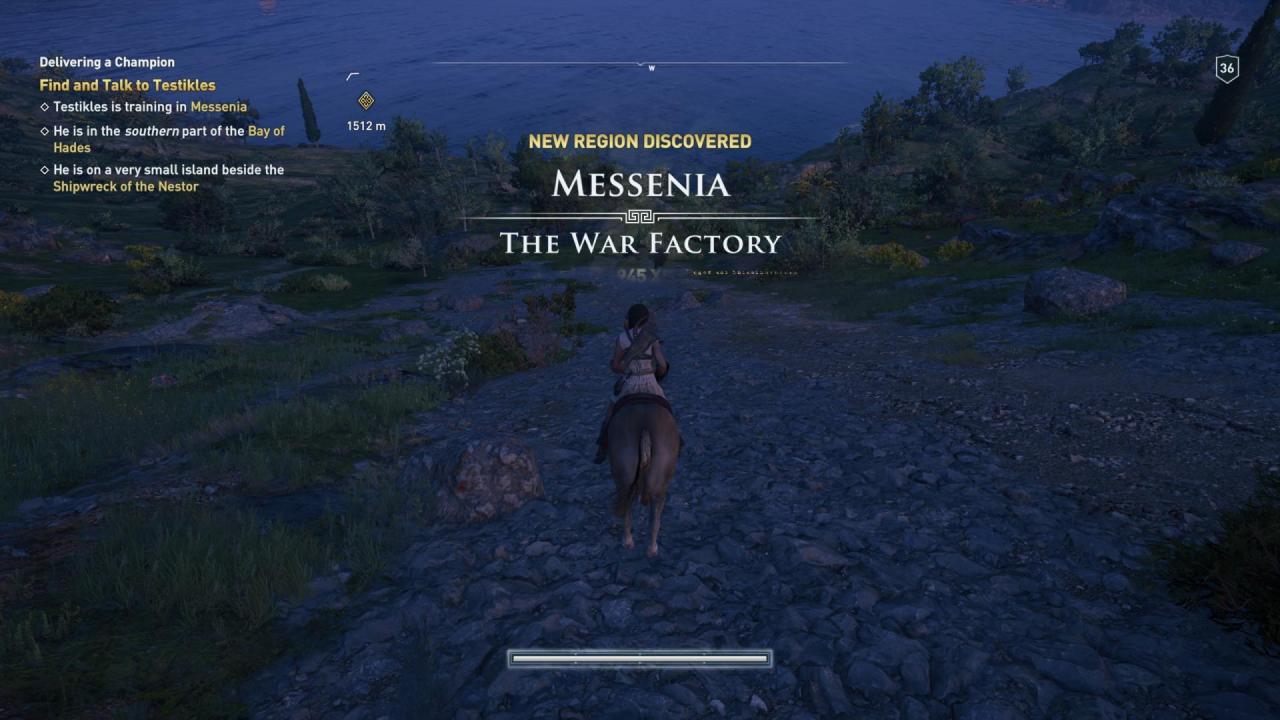Click the diamond bullet beside the Shipwreck objective

coord(42,170)
